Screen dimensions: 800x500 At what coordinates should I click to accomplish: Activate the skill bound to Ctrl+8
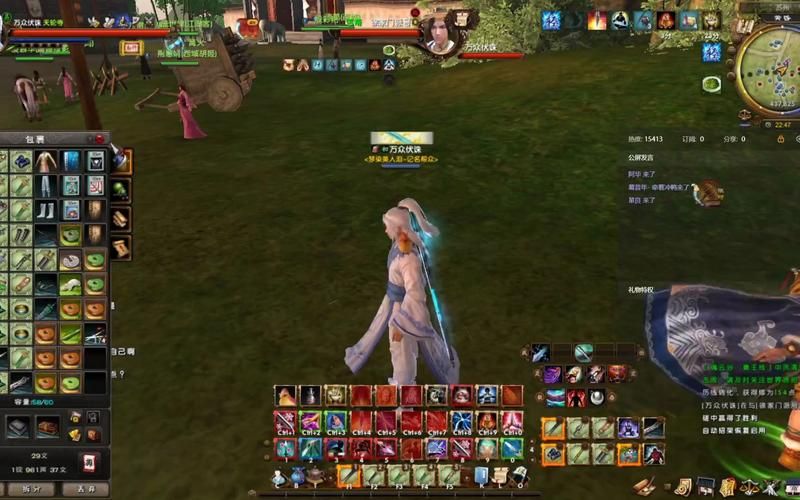coord(461,421)
